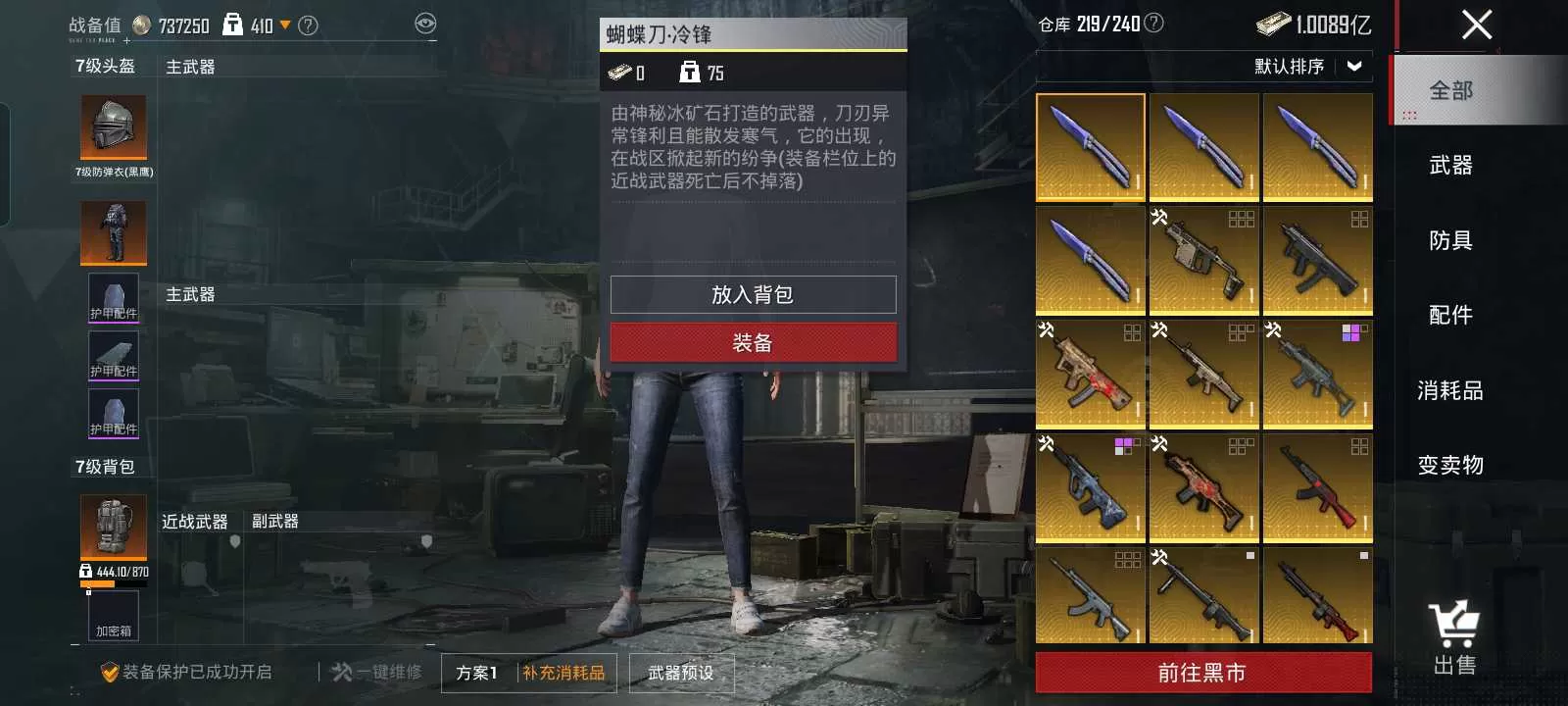Image resolution: width=1568 pixels, height=706 pixels.
Task: Open the 默认排序 sort dropdown
Action: pyautogui.click(x=1307, y=67)
